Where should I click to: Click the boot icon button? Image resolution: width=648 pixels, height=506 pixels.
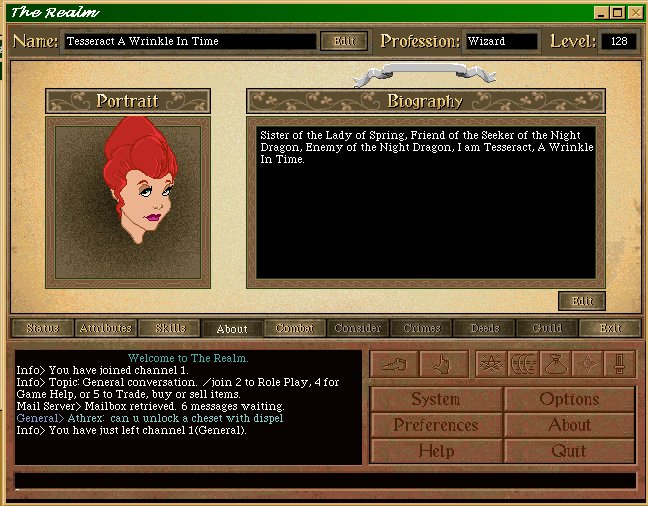click(393, 364)
